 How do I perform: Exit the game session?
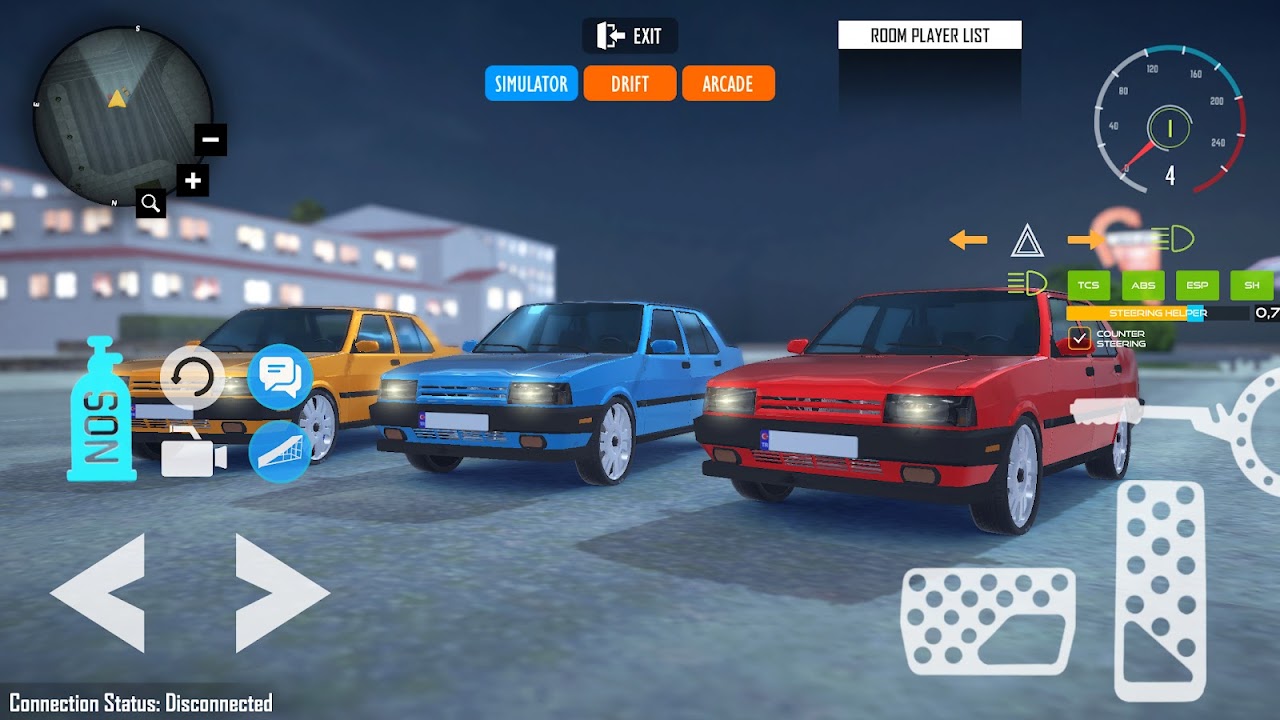point(630,36)
